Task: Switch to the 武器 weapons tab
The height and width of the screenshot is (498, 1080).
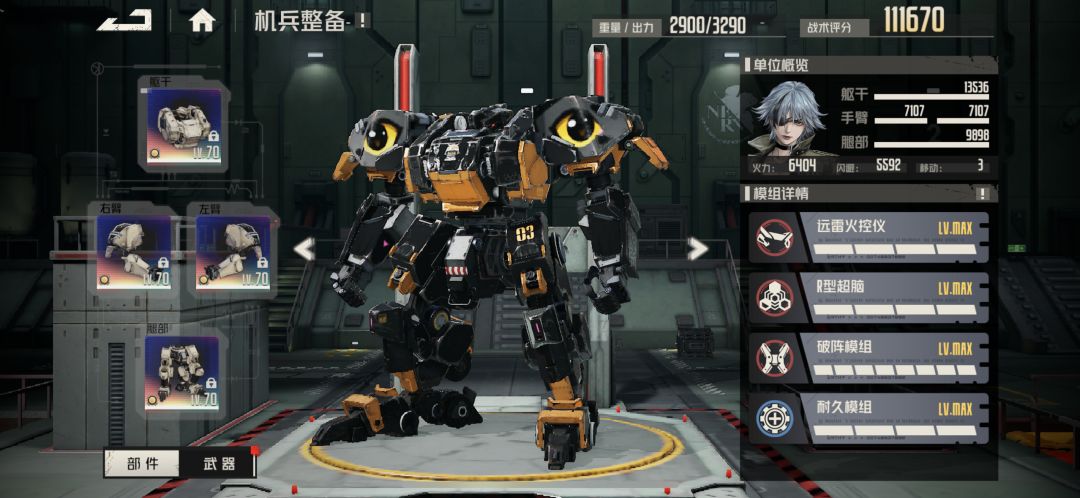Action: 216,463
